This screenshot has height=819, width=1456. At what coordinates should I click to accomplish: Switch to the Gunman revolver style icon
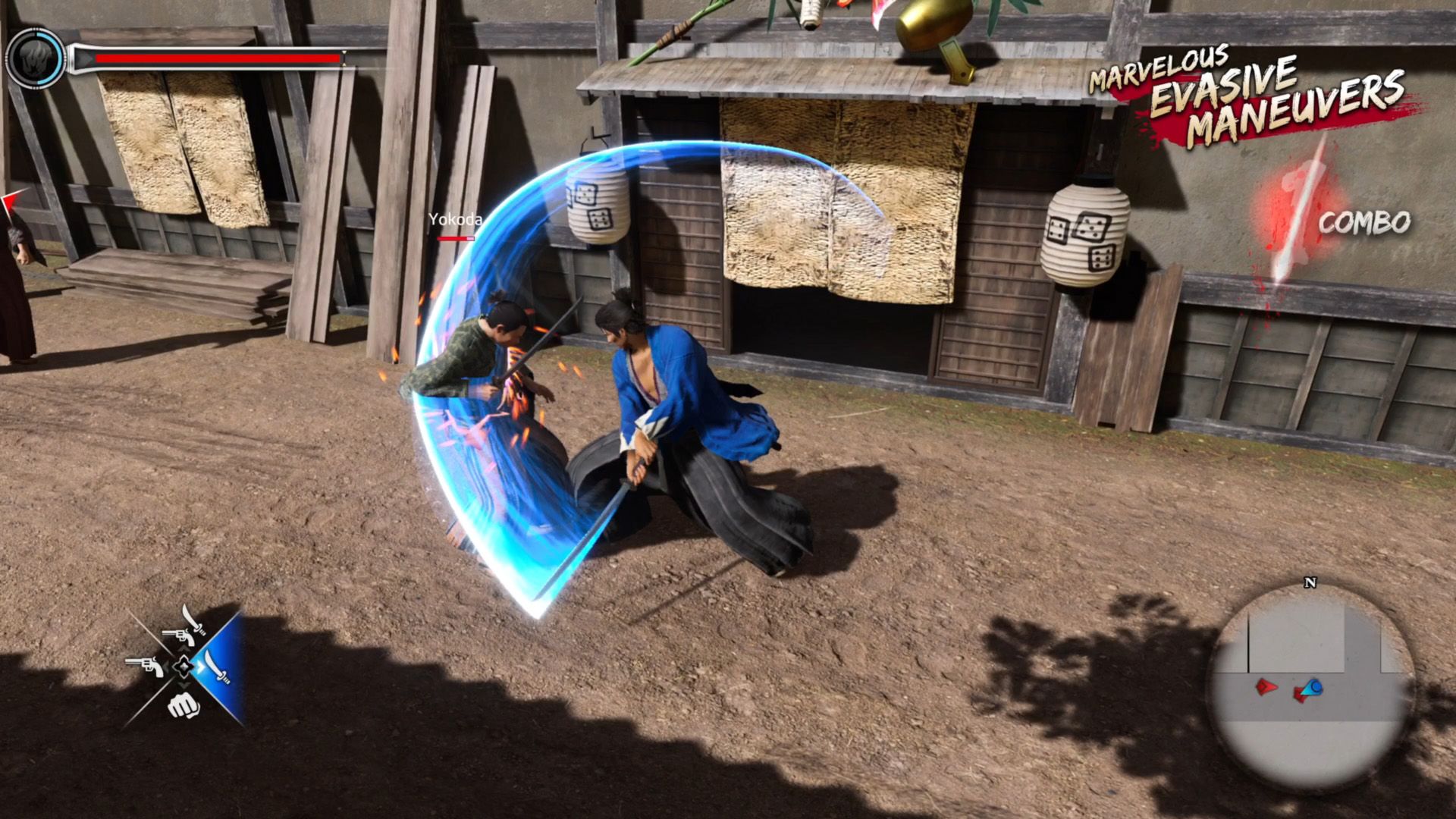[149, 667]
